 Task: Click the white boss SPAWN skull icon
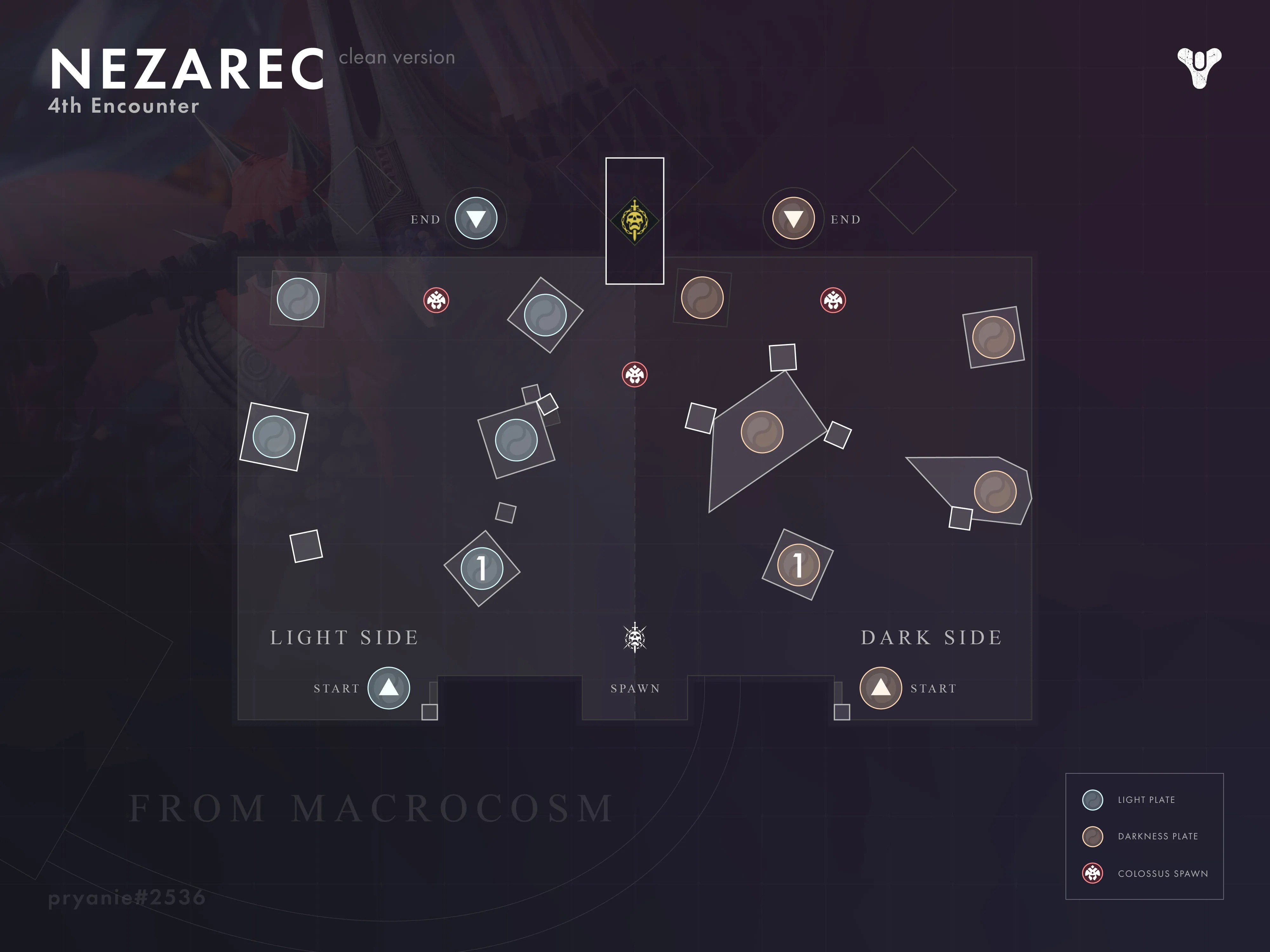(x=634, y=638)
